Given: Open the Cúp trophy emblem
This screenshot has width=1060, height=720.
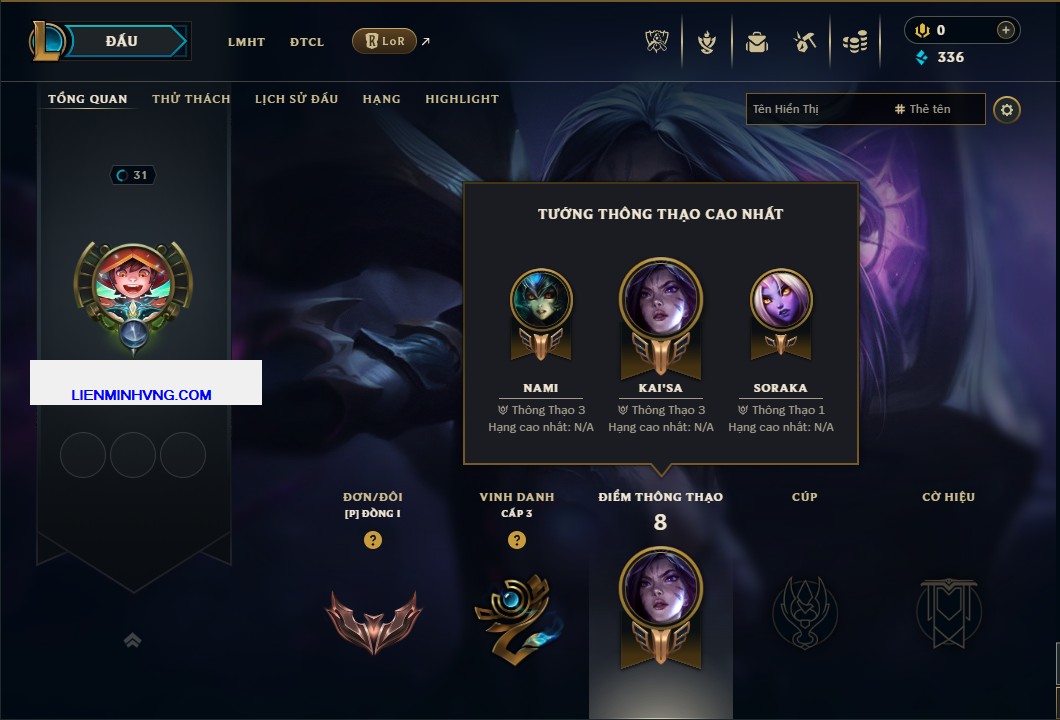Looking at the screenshot, I should click(804, 612).
